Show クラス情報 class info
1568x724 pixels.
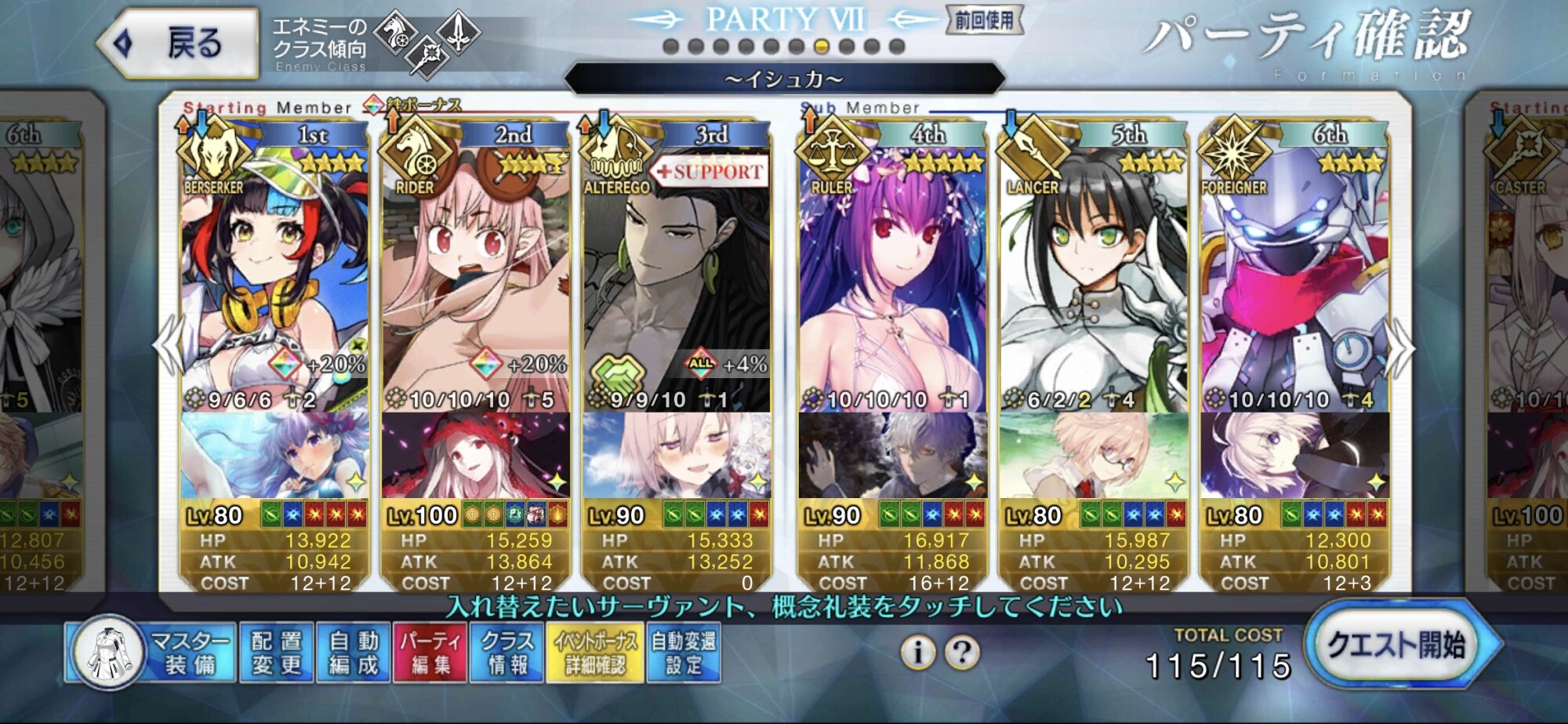(x=506, y=653)
